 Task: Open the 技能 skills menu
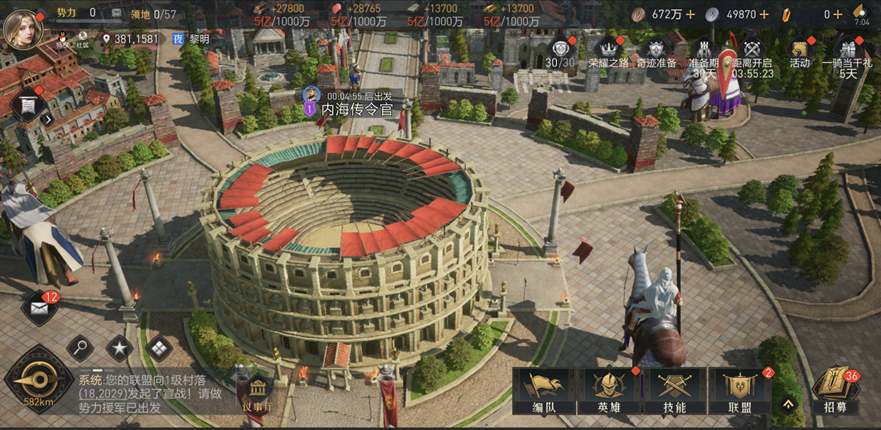tap(674, 390)
